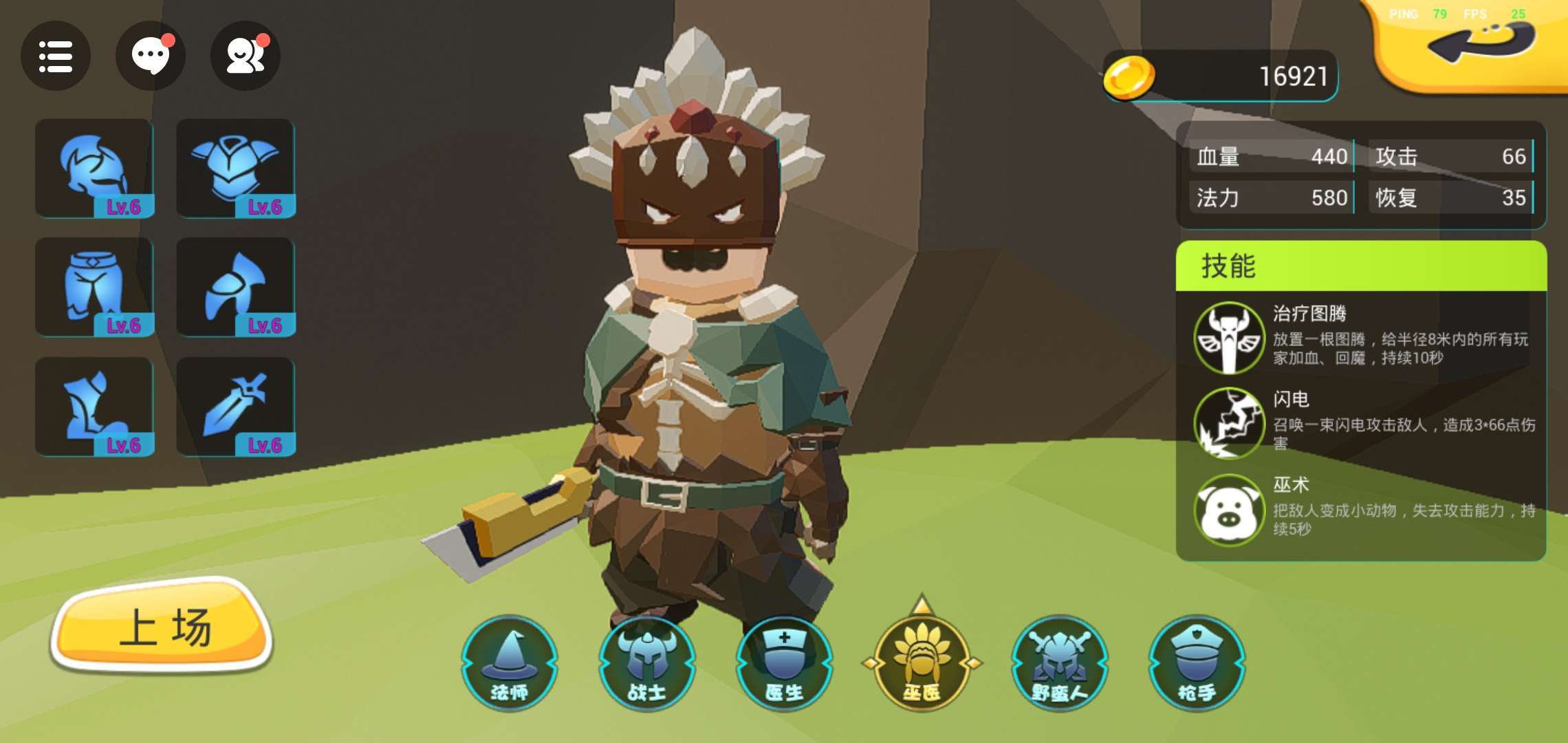View the 治疗图腾 healing totem skill
Screen dimensions: 1568x743
[x=1229, y=338]
